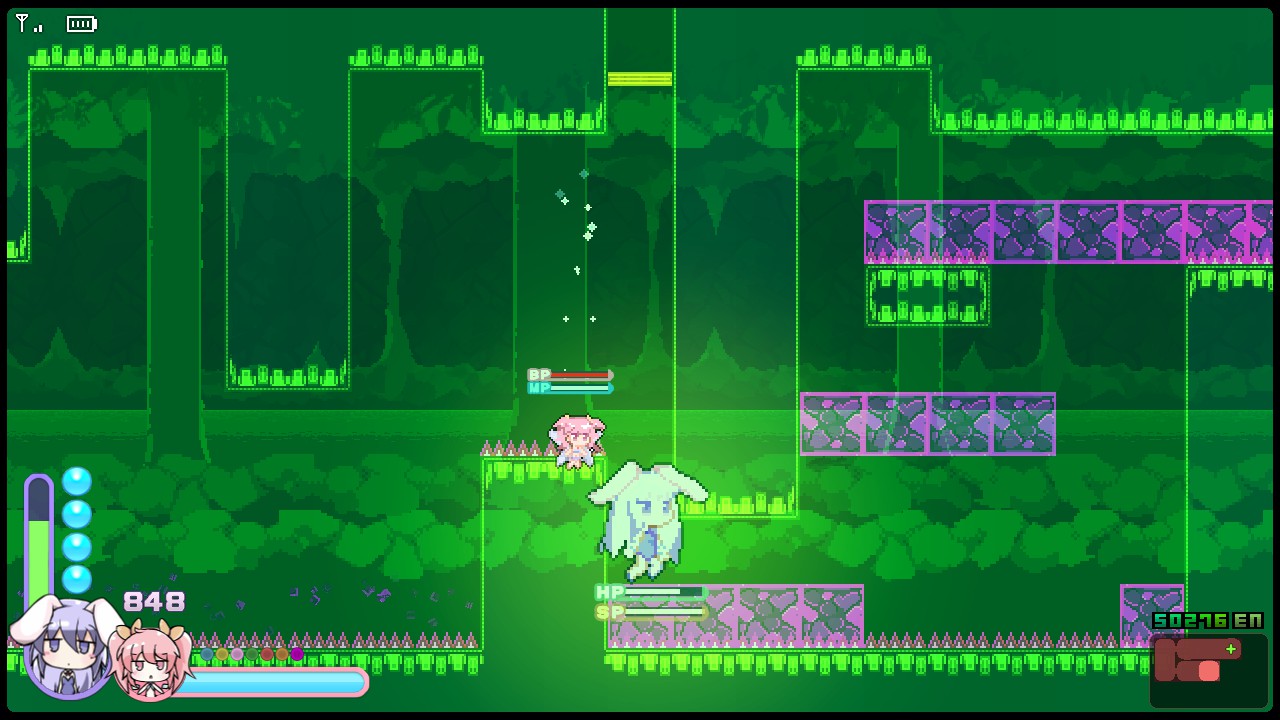1280x720 pixels.
Task: Toggle the teal buff indicator dot
Action: (207, 655)
